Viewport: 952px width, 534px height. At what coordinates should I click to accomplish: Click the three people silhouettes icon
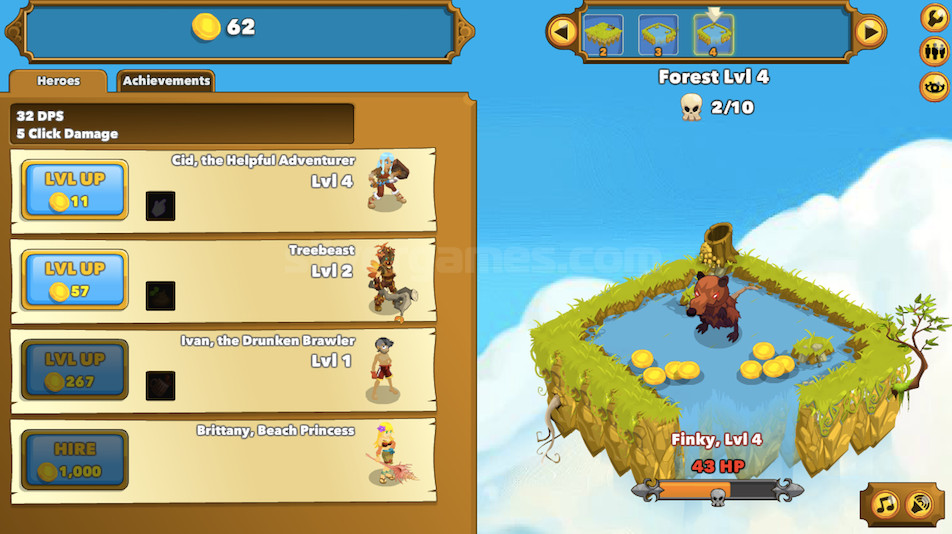click(x=934, y=51)
